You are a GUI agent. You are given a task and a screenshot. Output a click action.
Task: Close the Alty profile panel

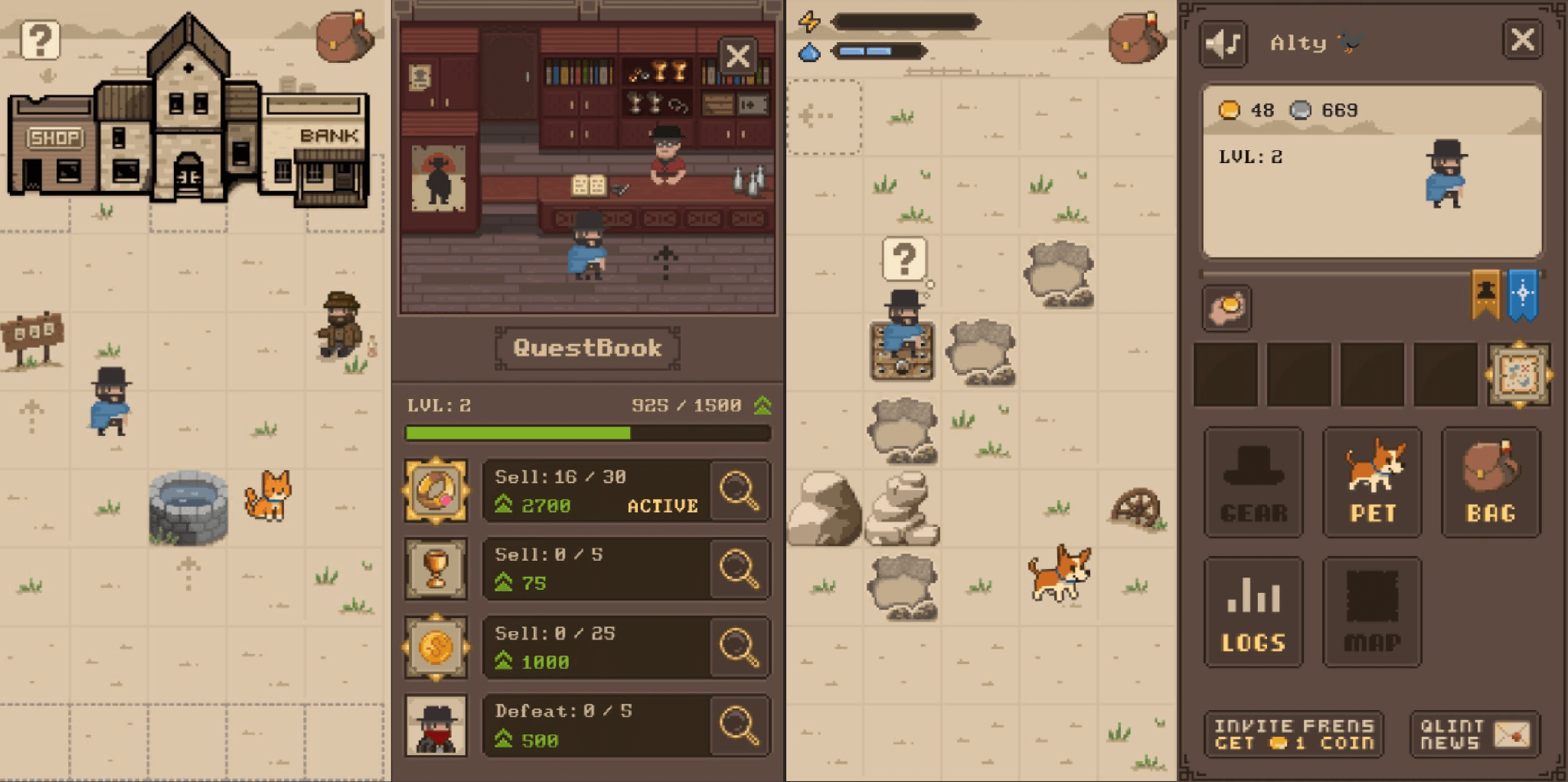point(1522,40)
